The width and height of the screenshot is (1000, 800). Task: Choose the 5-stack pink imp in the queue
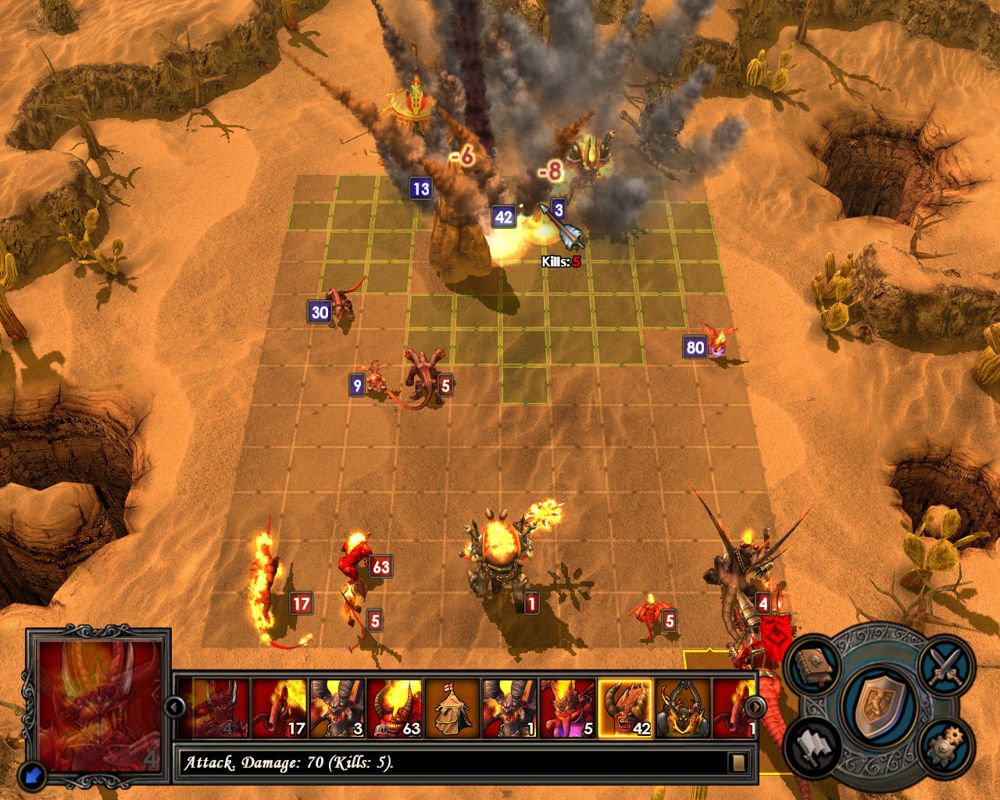coord(568,707)
